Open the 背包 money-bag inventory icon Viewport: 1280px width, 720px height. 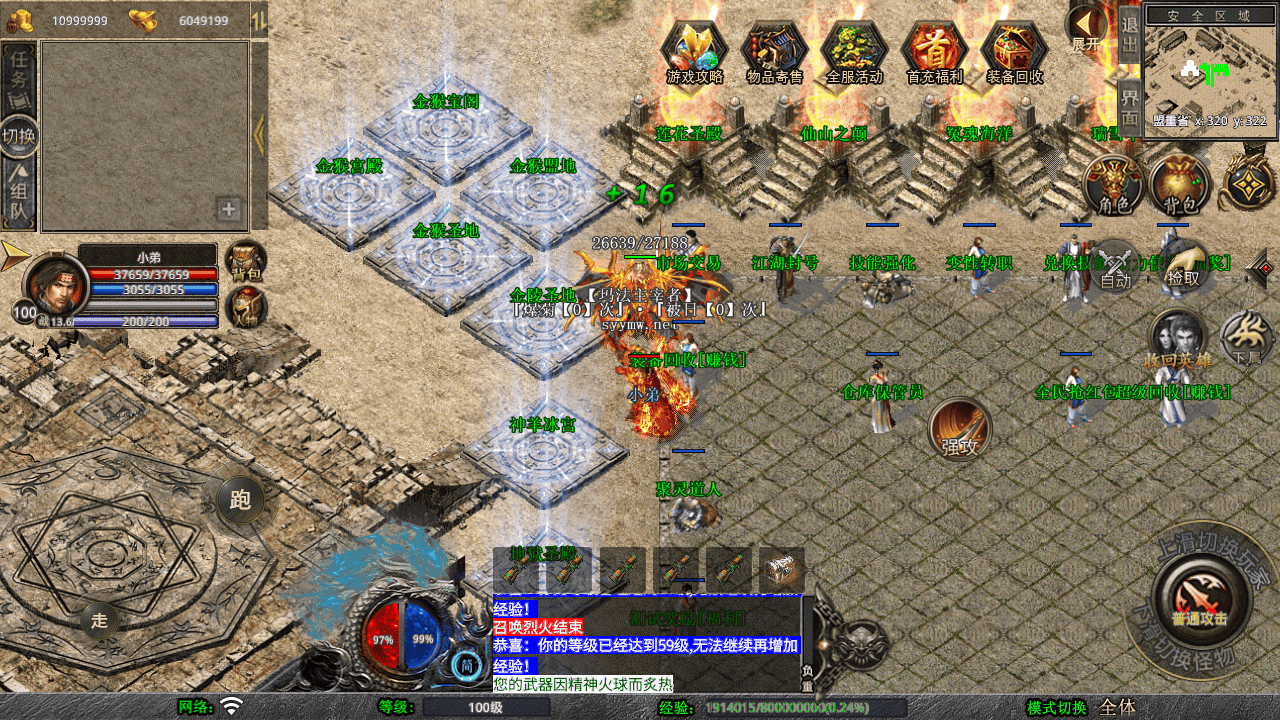pos(1180,185)
